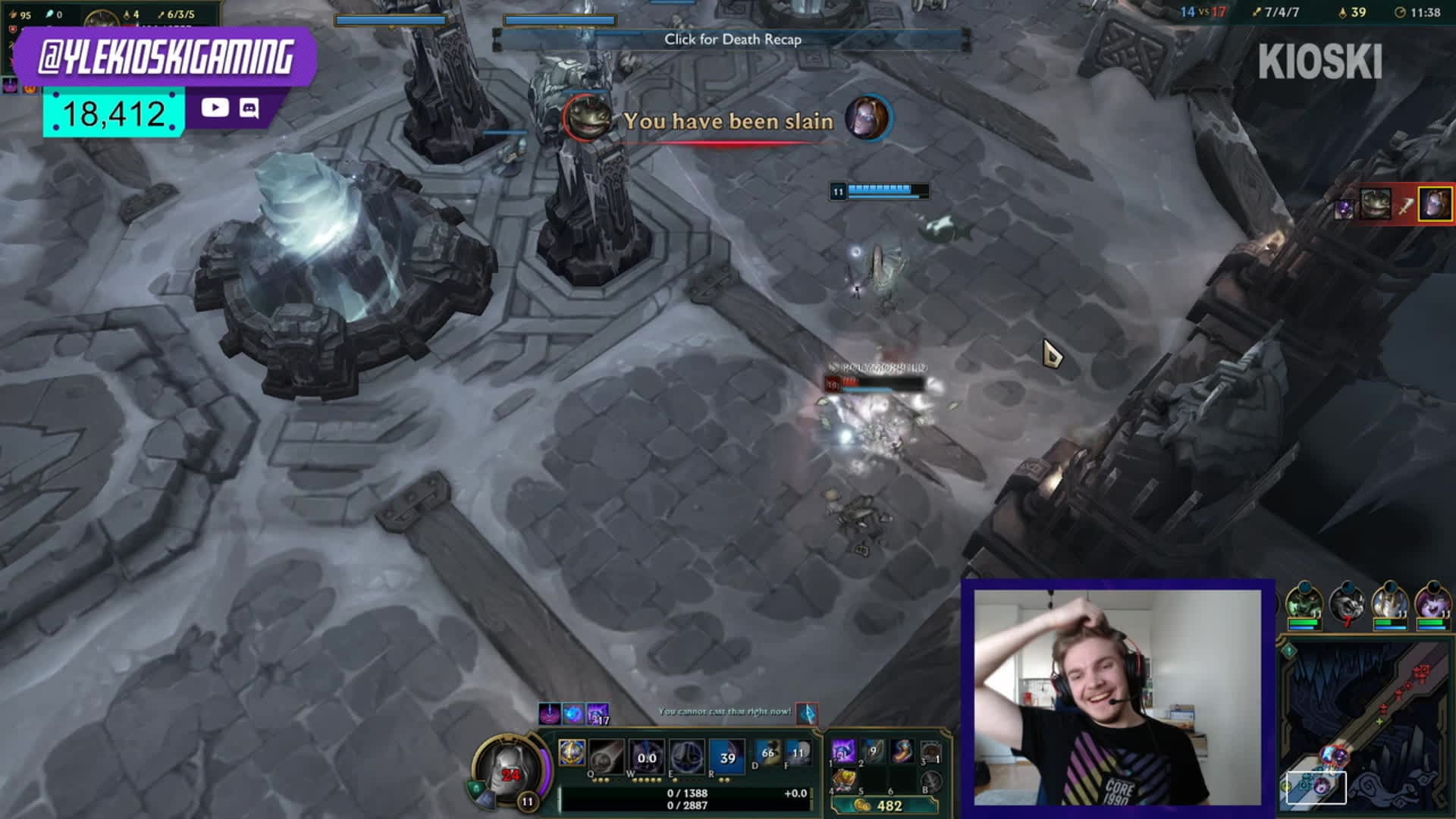Click the passive ability icon

click(572, 752)
